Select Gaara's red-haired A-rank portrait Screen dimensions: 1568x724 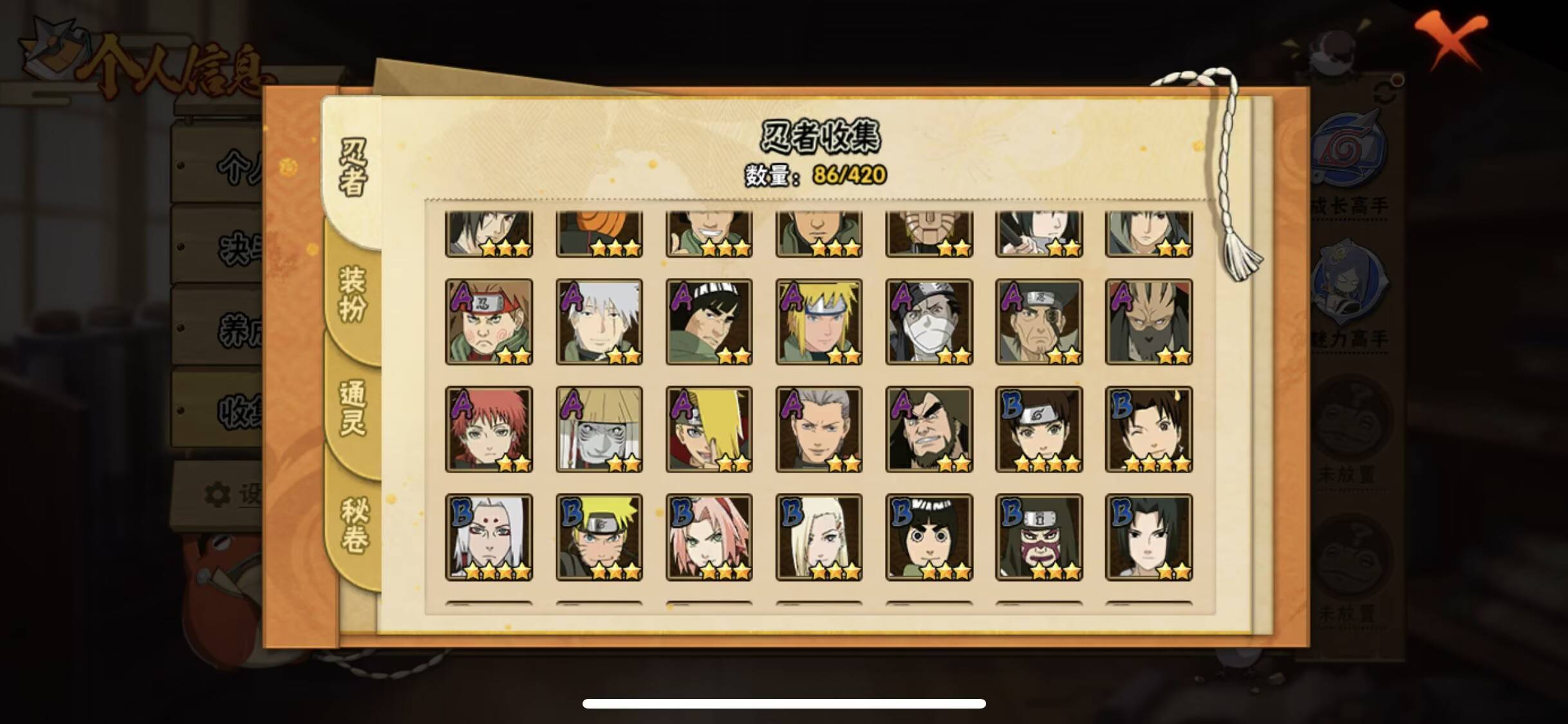tap(489, 428)
